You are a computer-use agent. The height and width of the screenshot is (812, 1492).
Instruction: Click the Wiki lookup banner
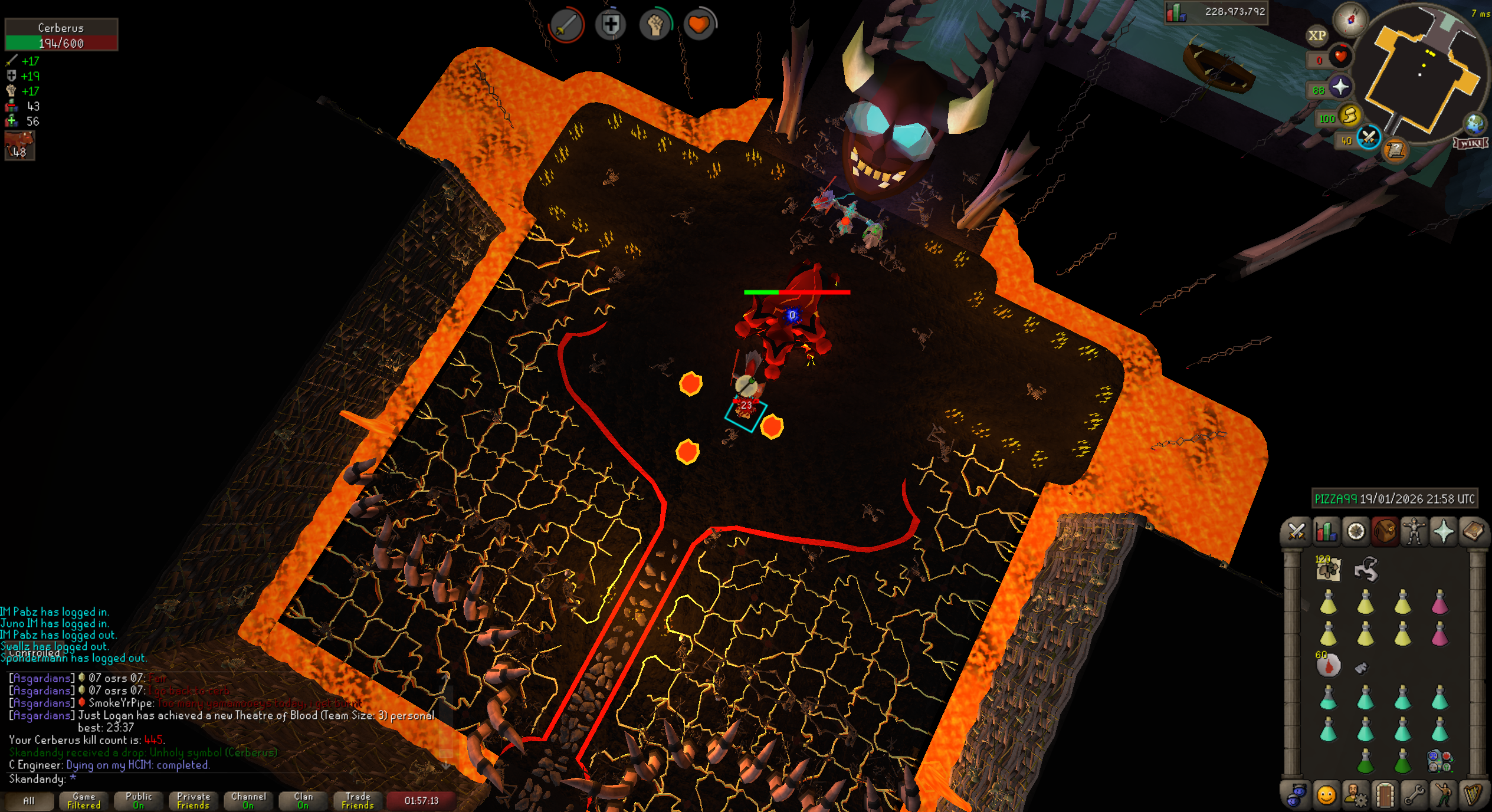1470,143
